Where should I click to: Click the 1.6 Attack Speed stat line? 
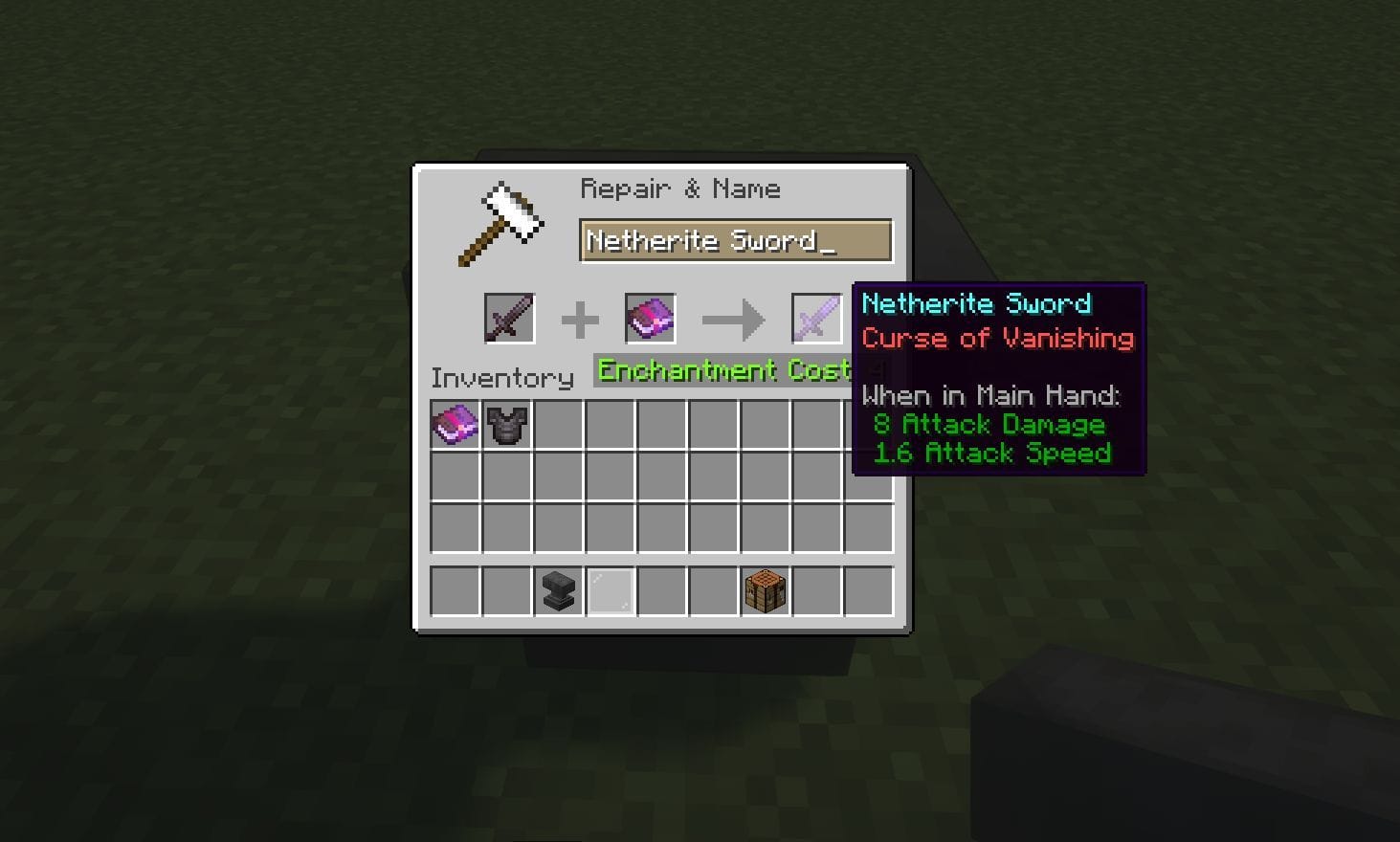click(x=992, y=454)
